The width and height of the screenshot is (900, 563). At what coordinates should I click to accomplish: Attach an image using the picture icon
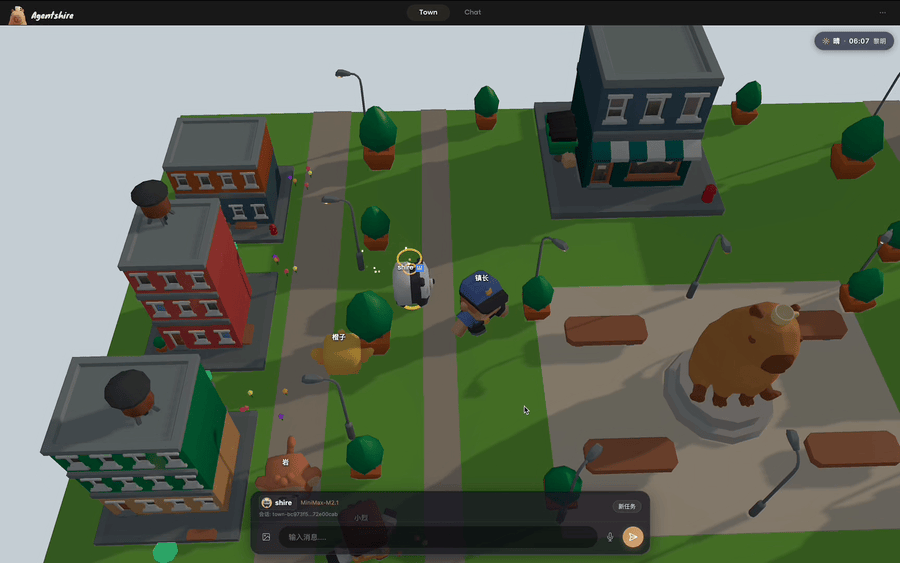click(267, 537)
